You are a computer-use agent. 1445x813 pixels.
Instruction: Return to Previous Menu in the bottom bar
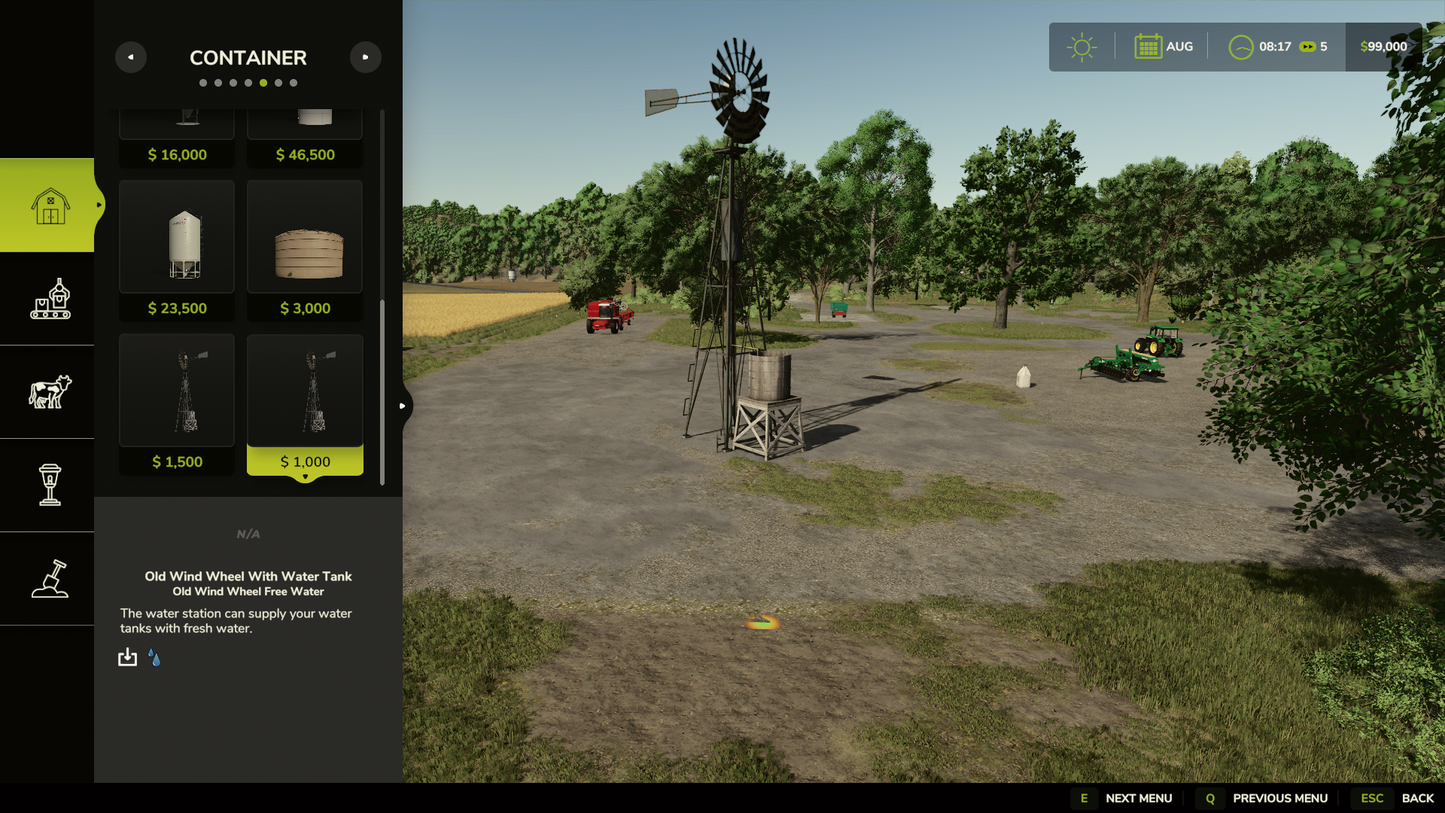(x=1265, y=798)
